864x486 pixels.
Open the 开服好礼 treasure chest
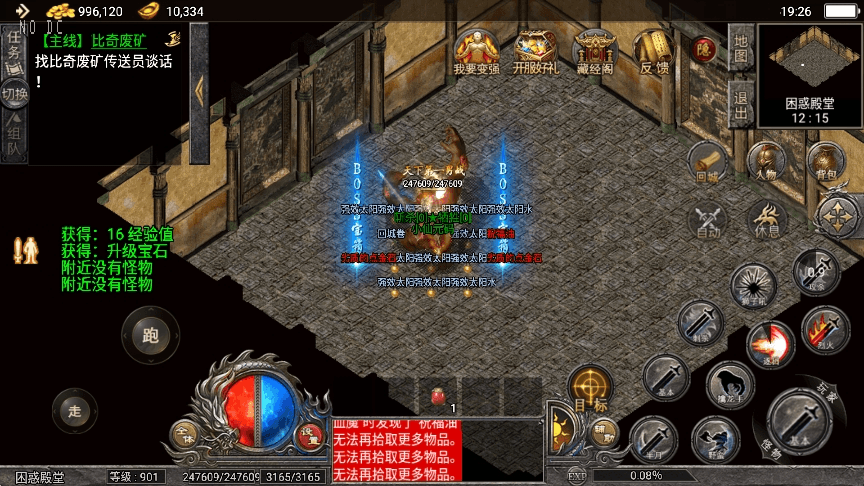tap(536, 50)
